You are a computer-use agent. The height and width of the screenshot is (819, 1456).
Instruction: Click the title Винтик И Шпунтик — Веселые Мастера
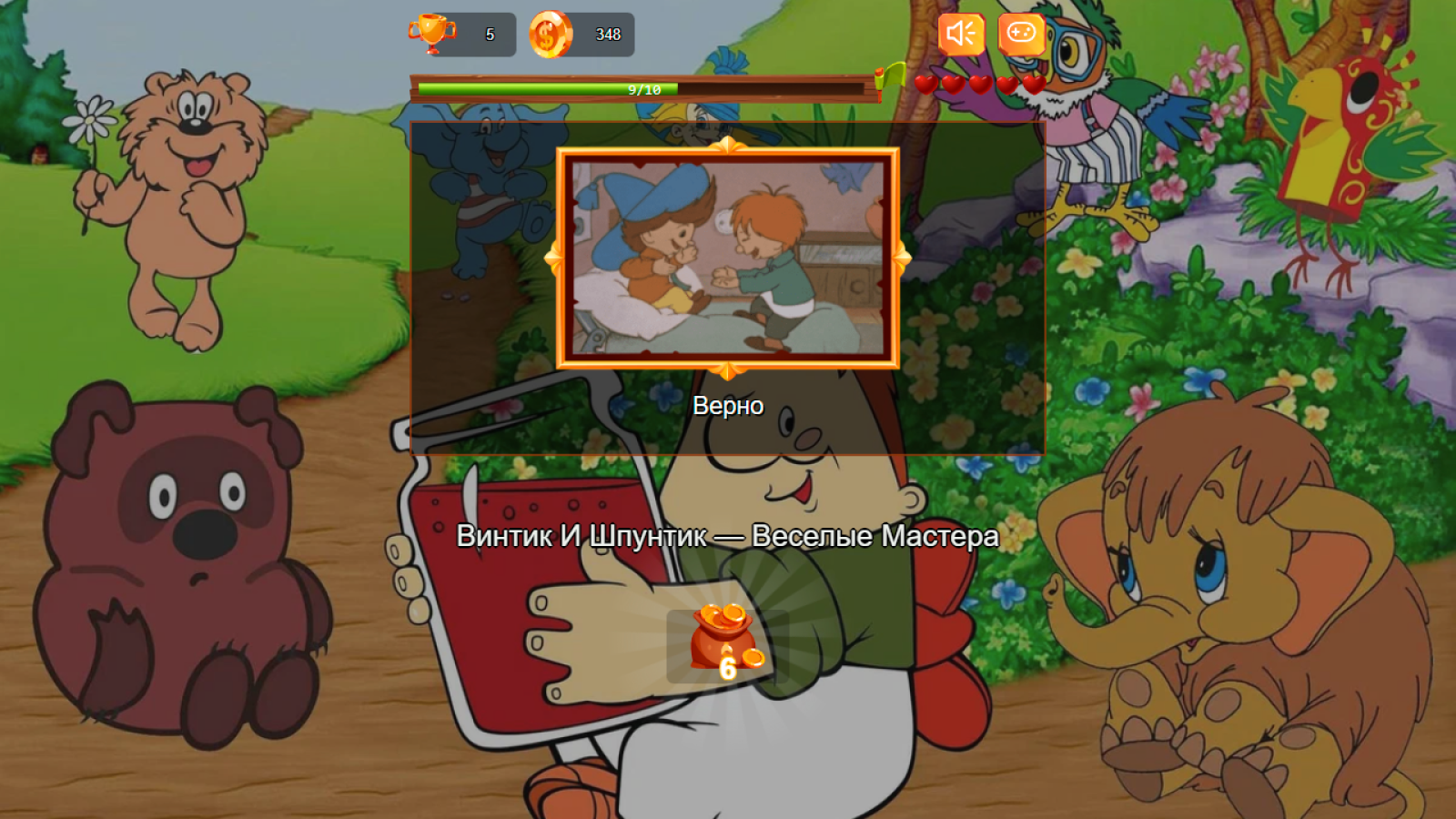point(727,537)
